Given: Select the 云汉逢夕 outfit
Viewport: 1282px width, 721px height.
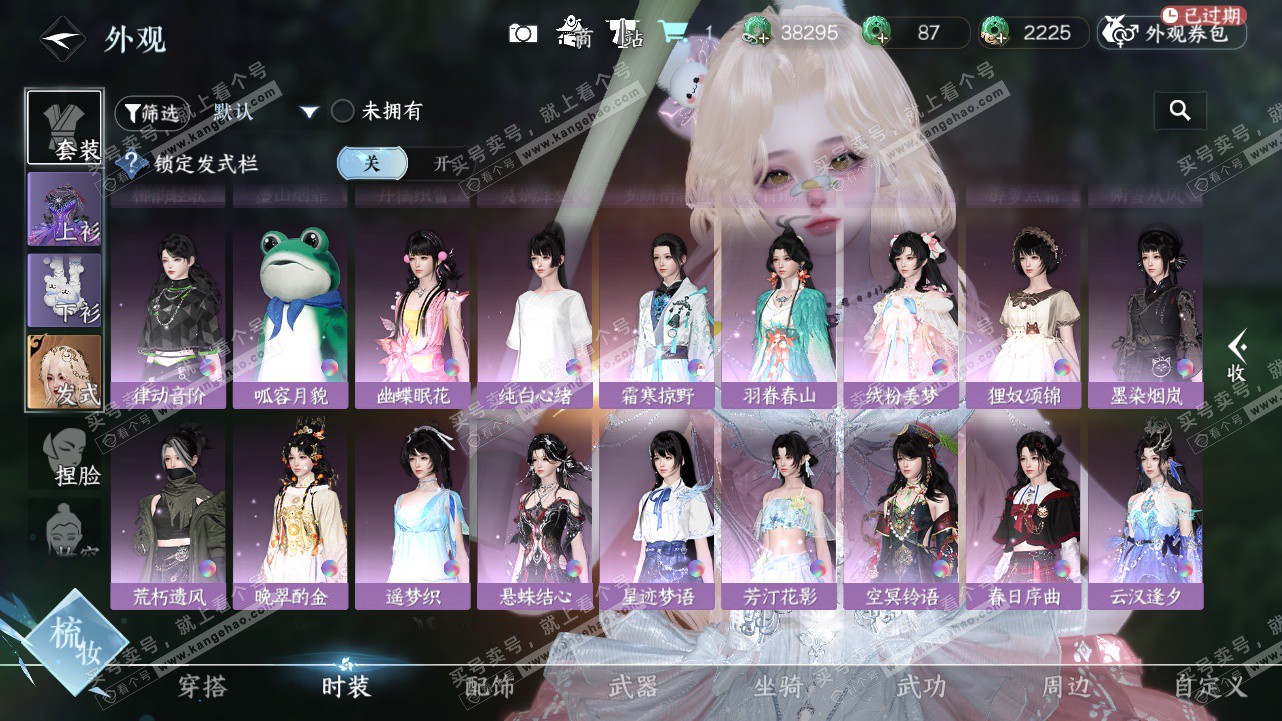Looking at the screenshot, I should click(1146, 514).
